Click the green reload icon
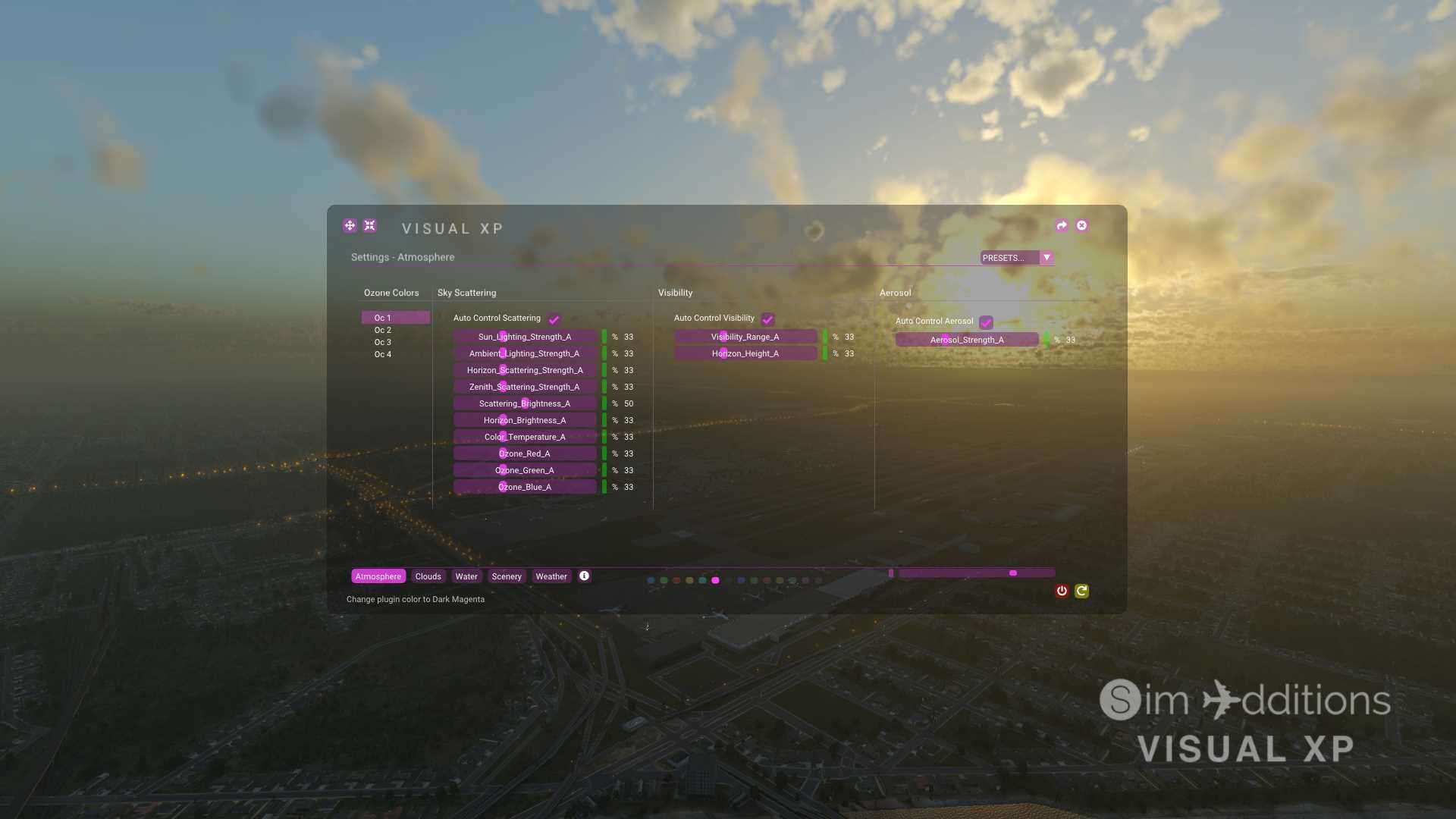1456x819 pixels. pos(1082,591)
